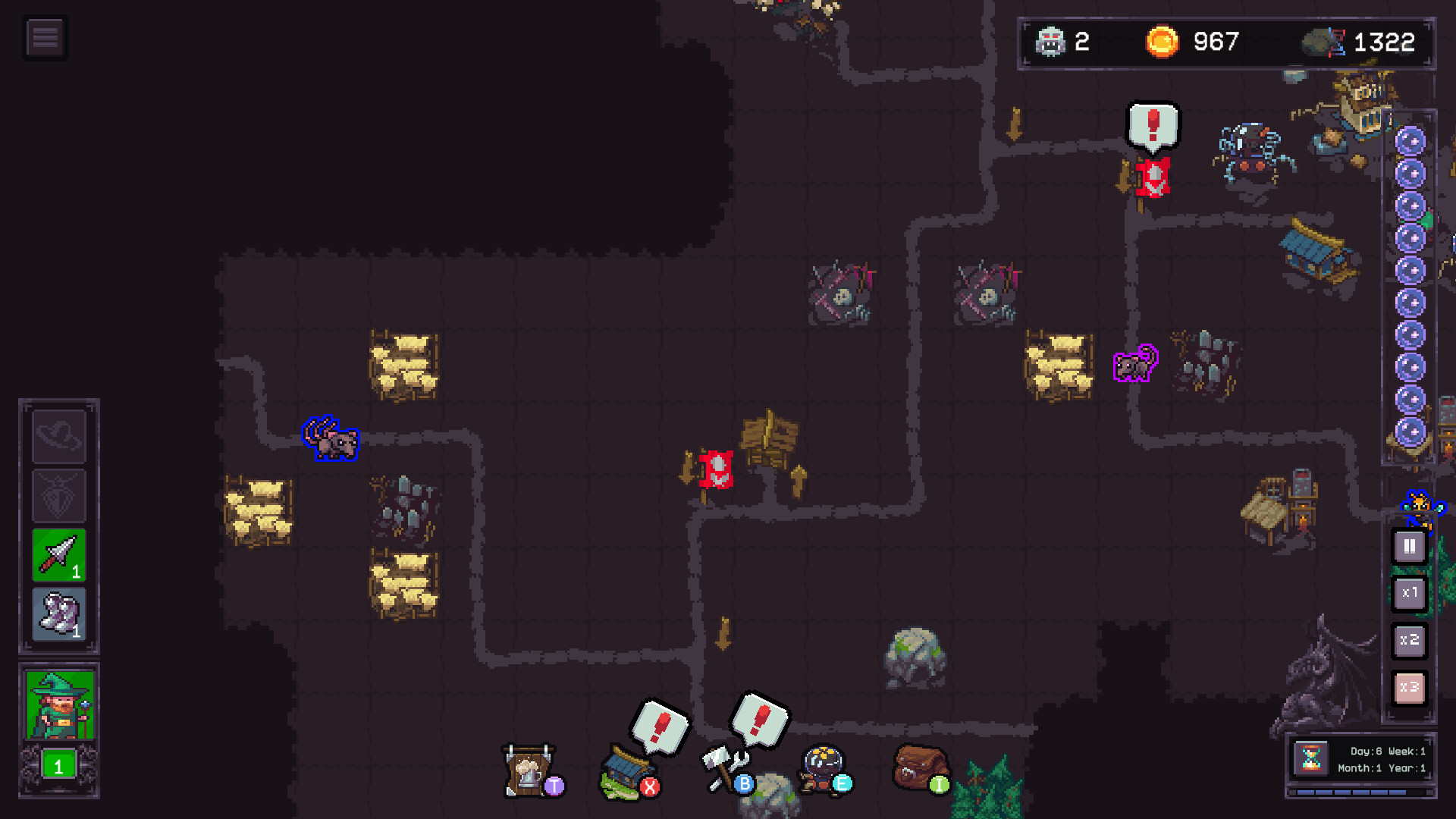
Task: Open the hamburger menu in top left
Action: (45, 36)
